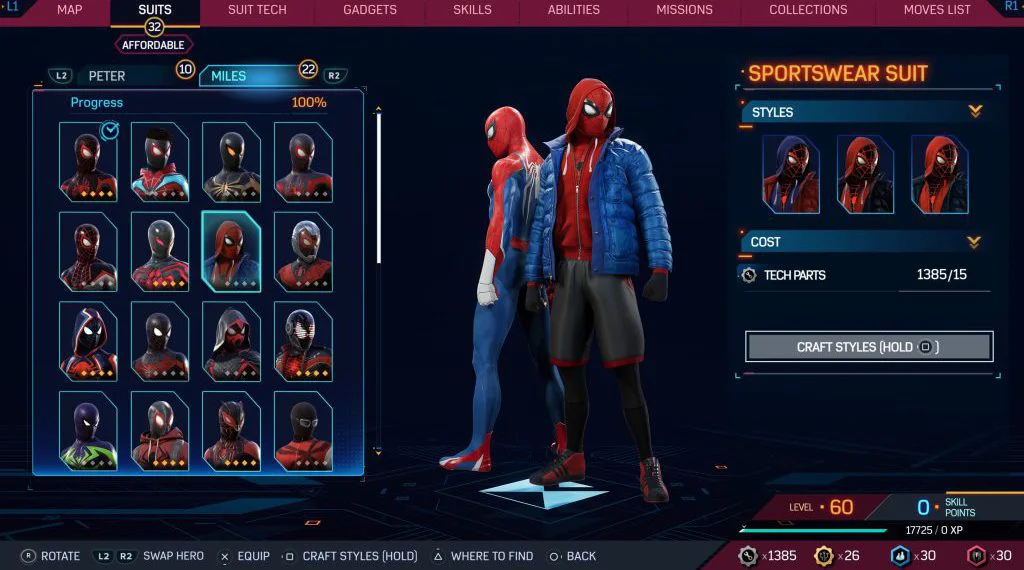Click the suit list scrollbar

point(378,190)
